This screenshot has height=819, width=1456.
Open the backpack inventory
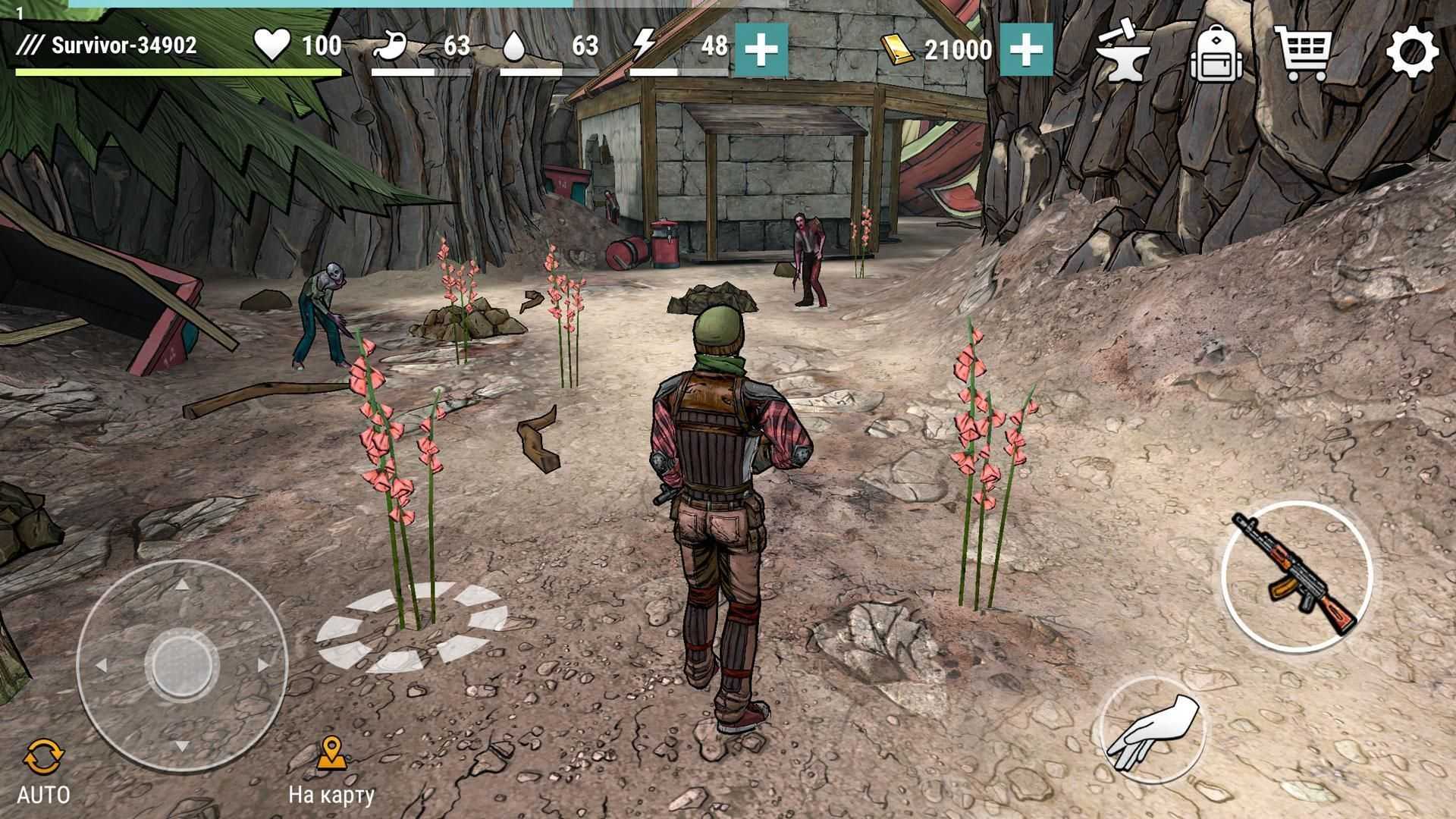pos(1215,52)
